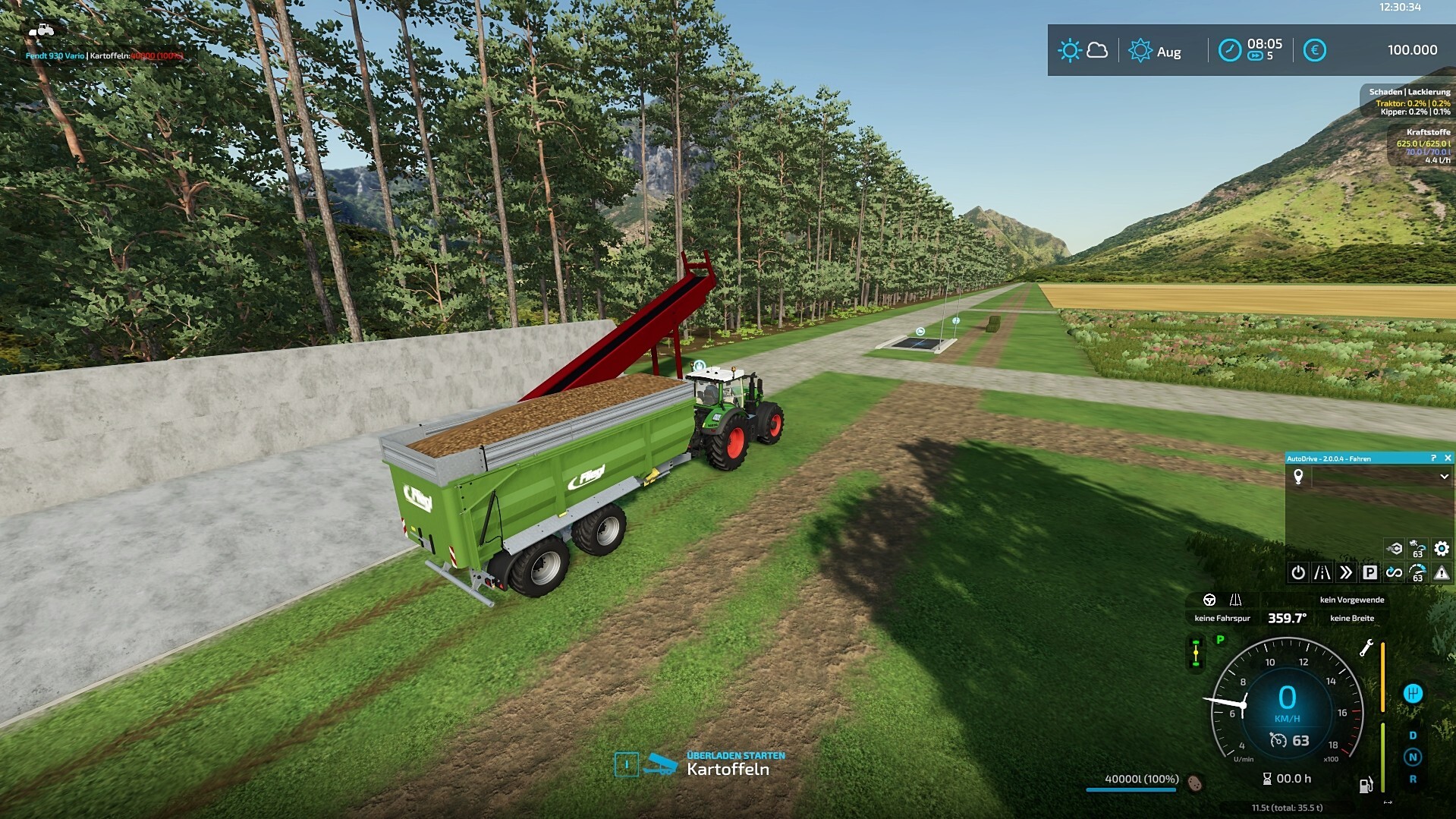Close the AutoDrive panel
The height and width of the screenshot is (819, 1456).
1448,458
